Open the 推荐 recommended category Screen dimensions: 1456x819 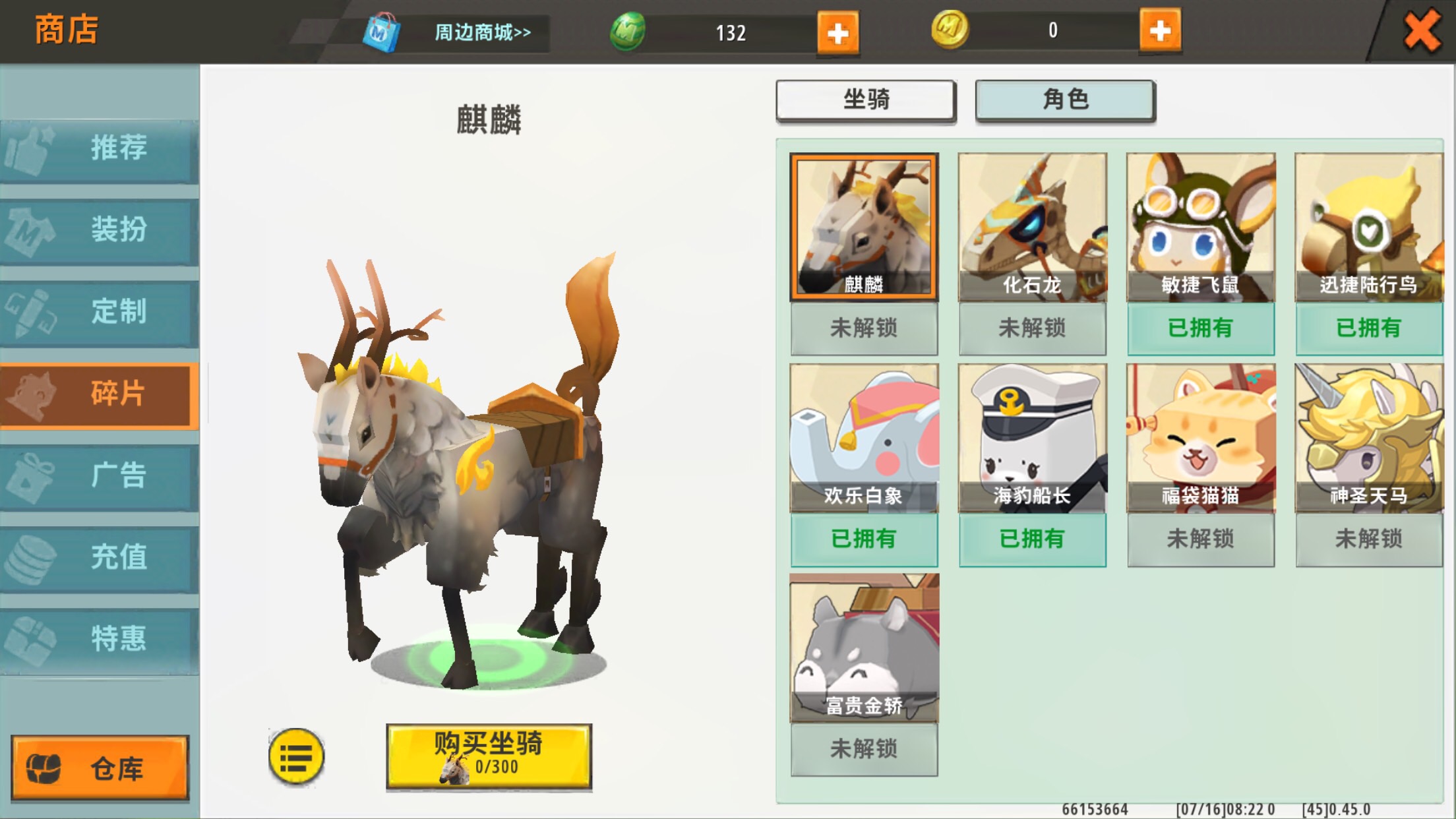click(100, 148)
